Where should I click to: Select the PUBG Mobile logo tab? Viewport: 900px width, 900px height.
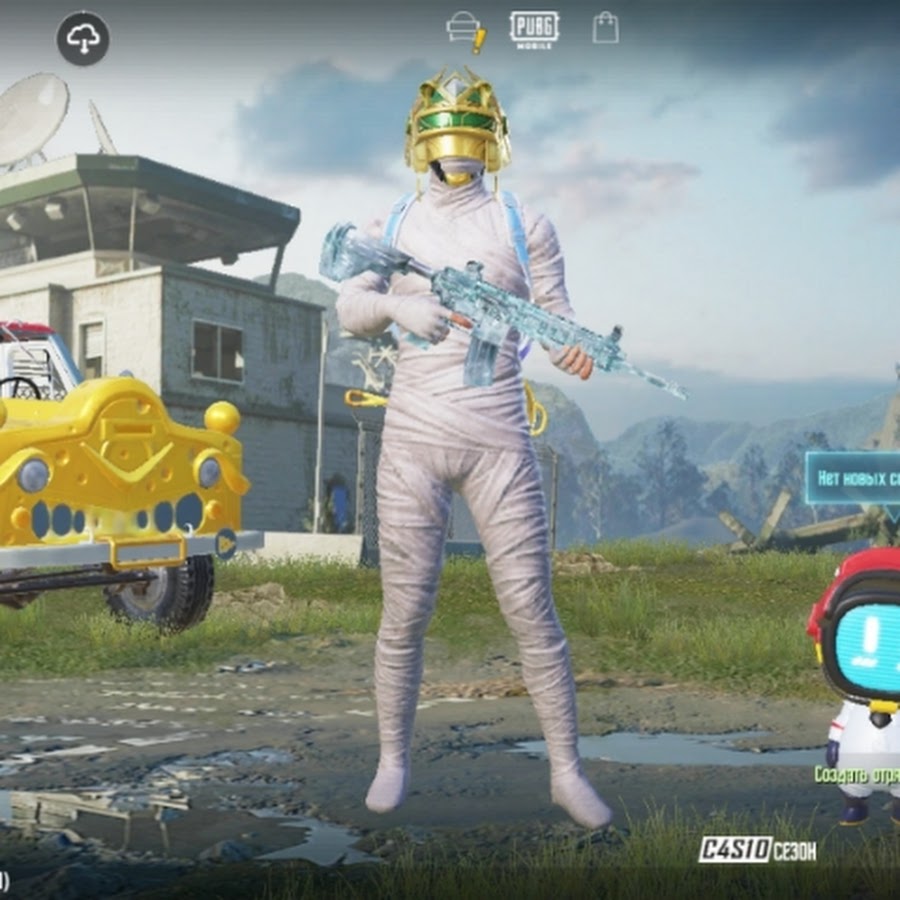[x=534, y=29]
